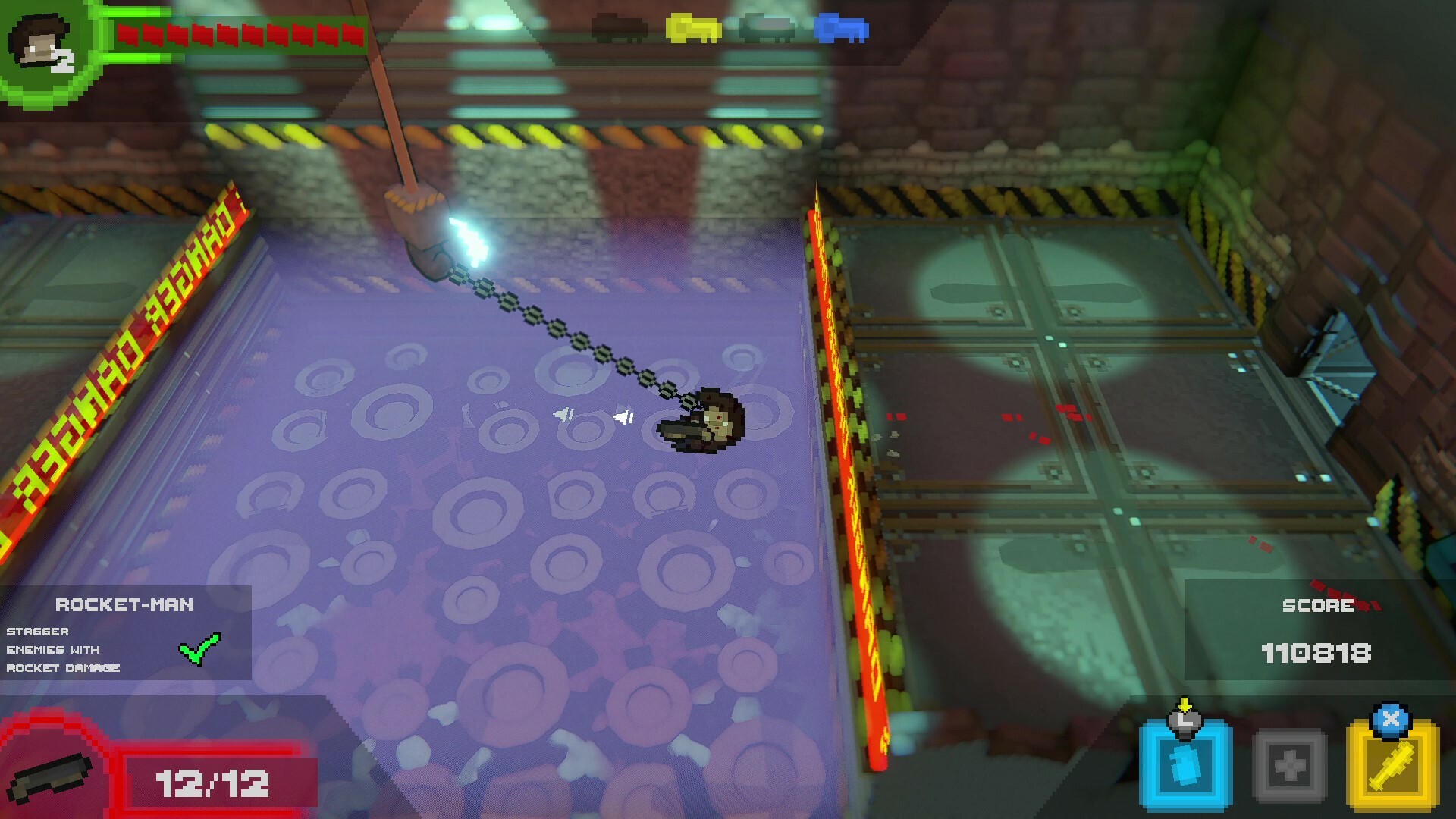
Task: Mute the right speaker icon near the player
Action: coord(623,416)
